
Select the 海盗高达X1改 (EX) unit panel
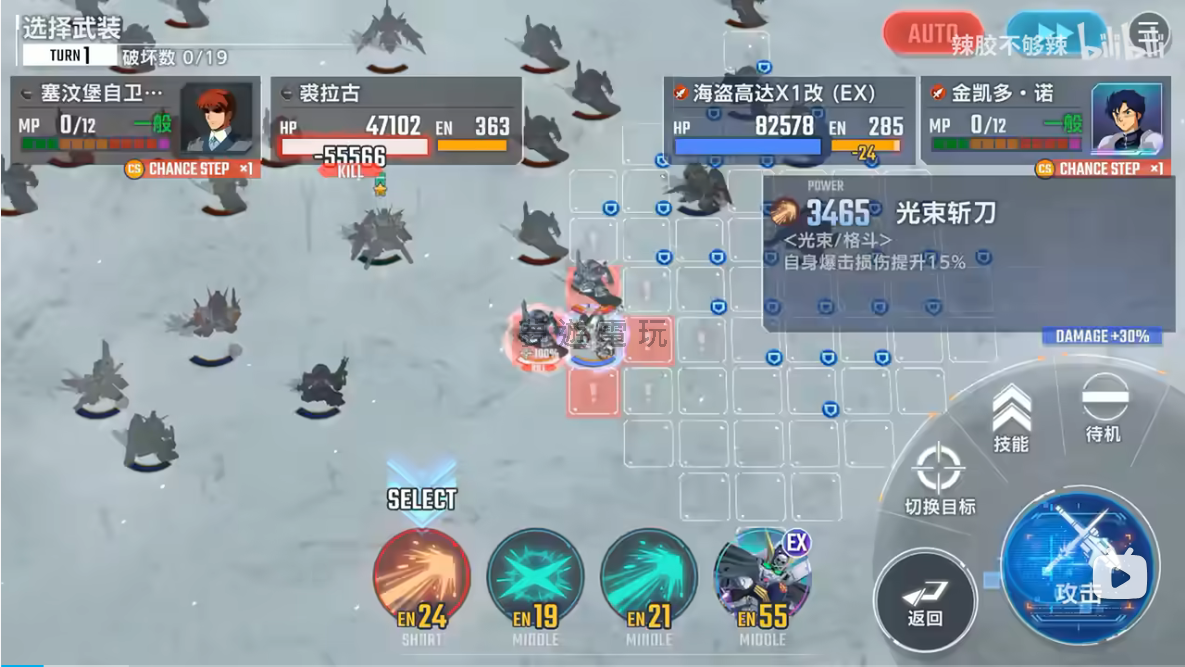point(790,121)
